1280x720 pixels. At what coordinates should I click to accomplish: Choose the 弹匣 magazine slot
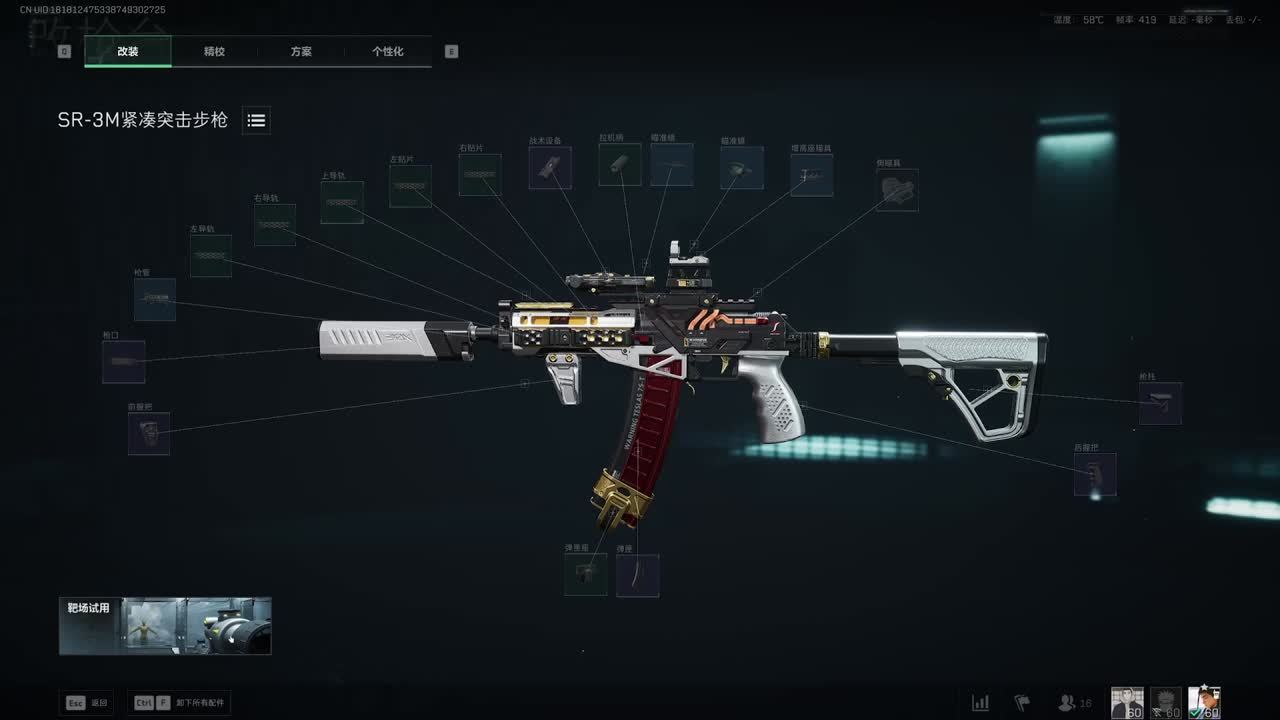(638, 576)
